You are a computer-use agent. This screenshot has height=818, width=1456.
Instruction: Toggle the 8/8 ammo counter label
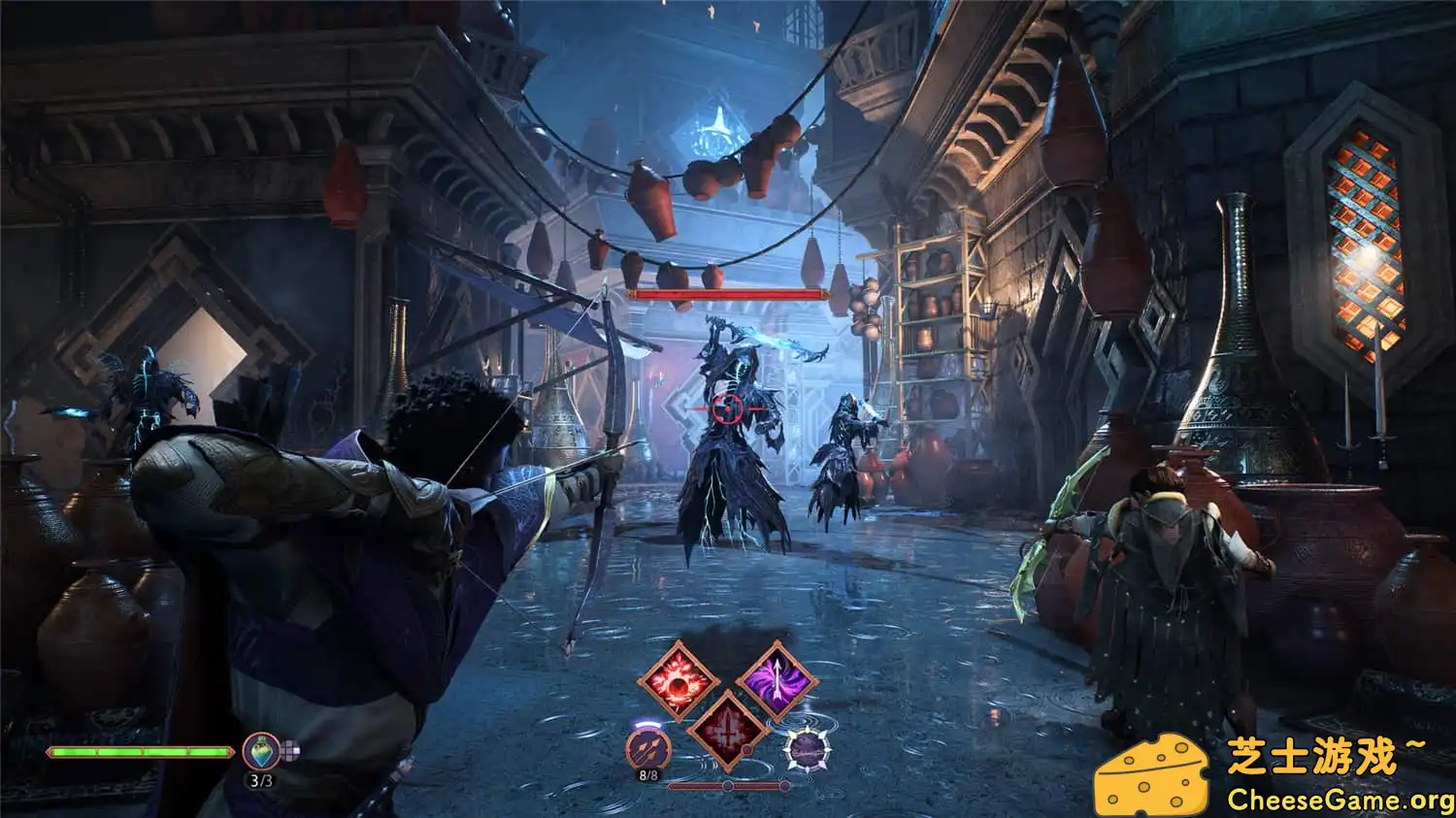tap(649, 774)
